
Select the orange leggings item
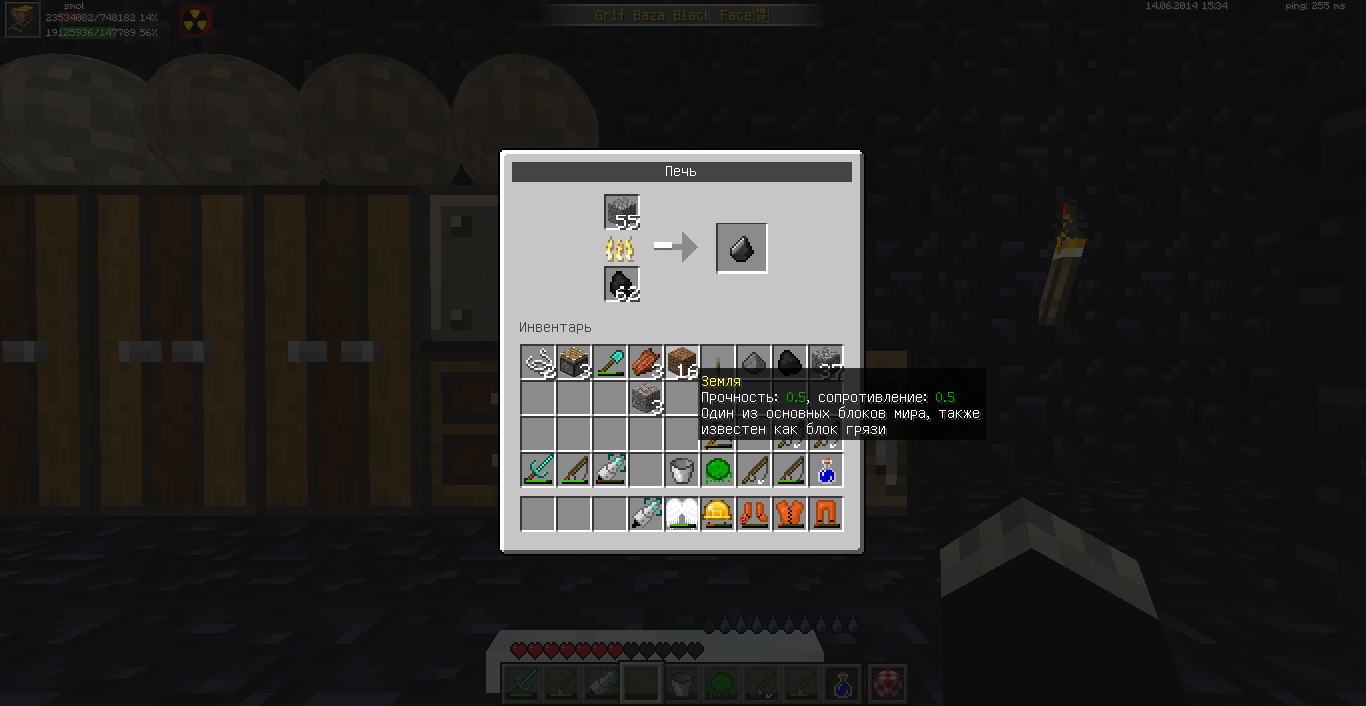[x=826, y=514]
